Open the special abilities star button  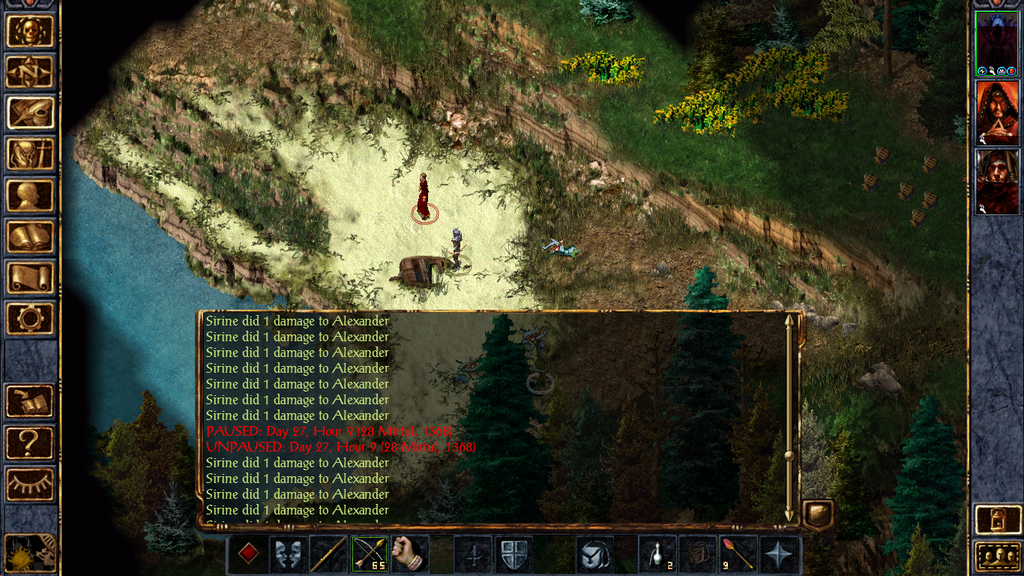tap(779, 554)
